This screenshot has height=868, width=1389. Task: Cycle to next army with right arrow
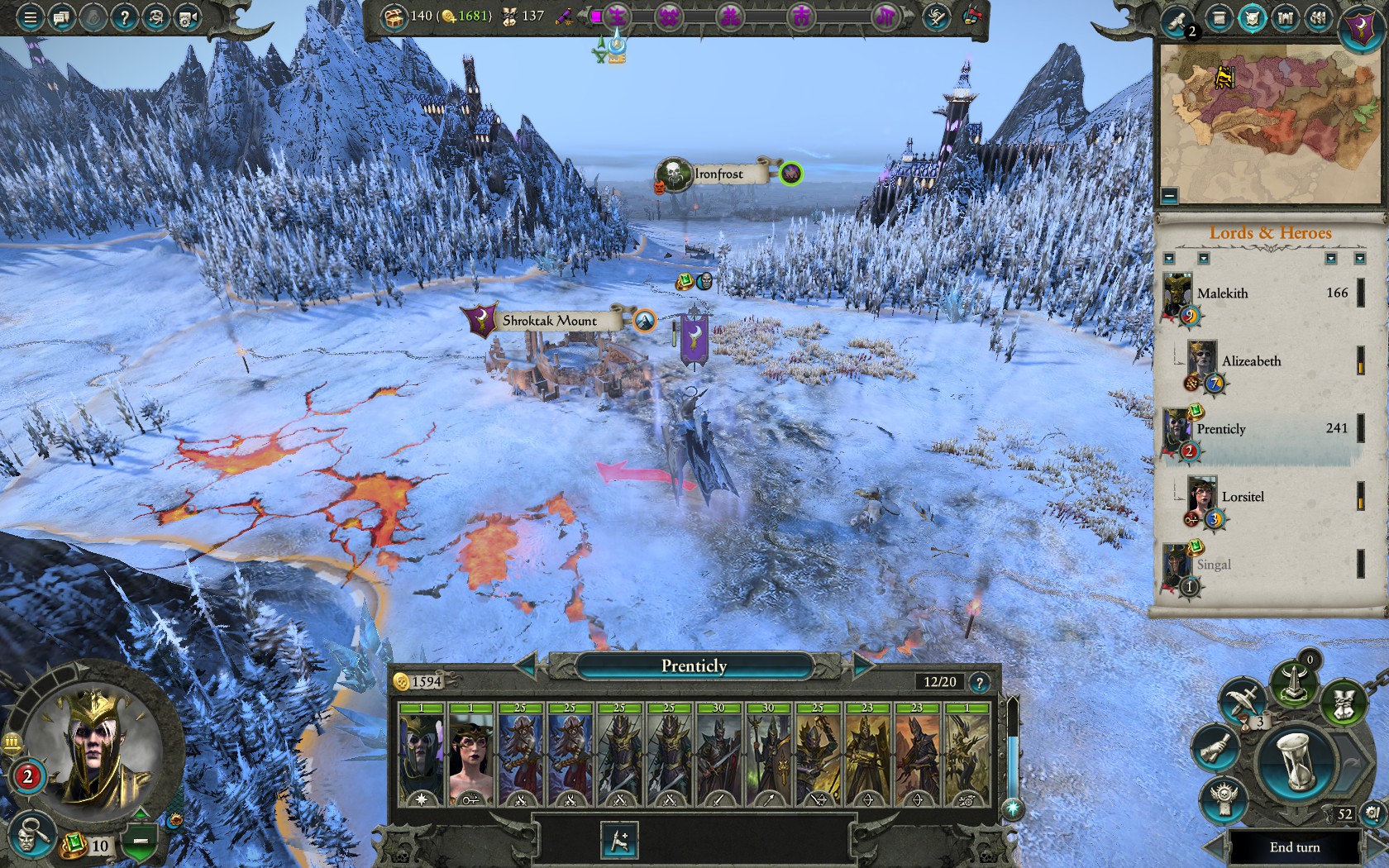point(864,665)
